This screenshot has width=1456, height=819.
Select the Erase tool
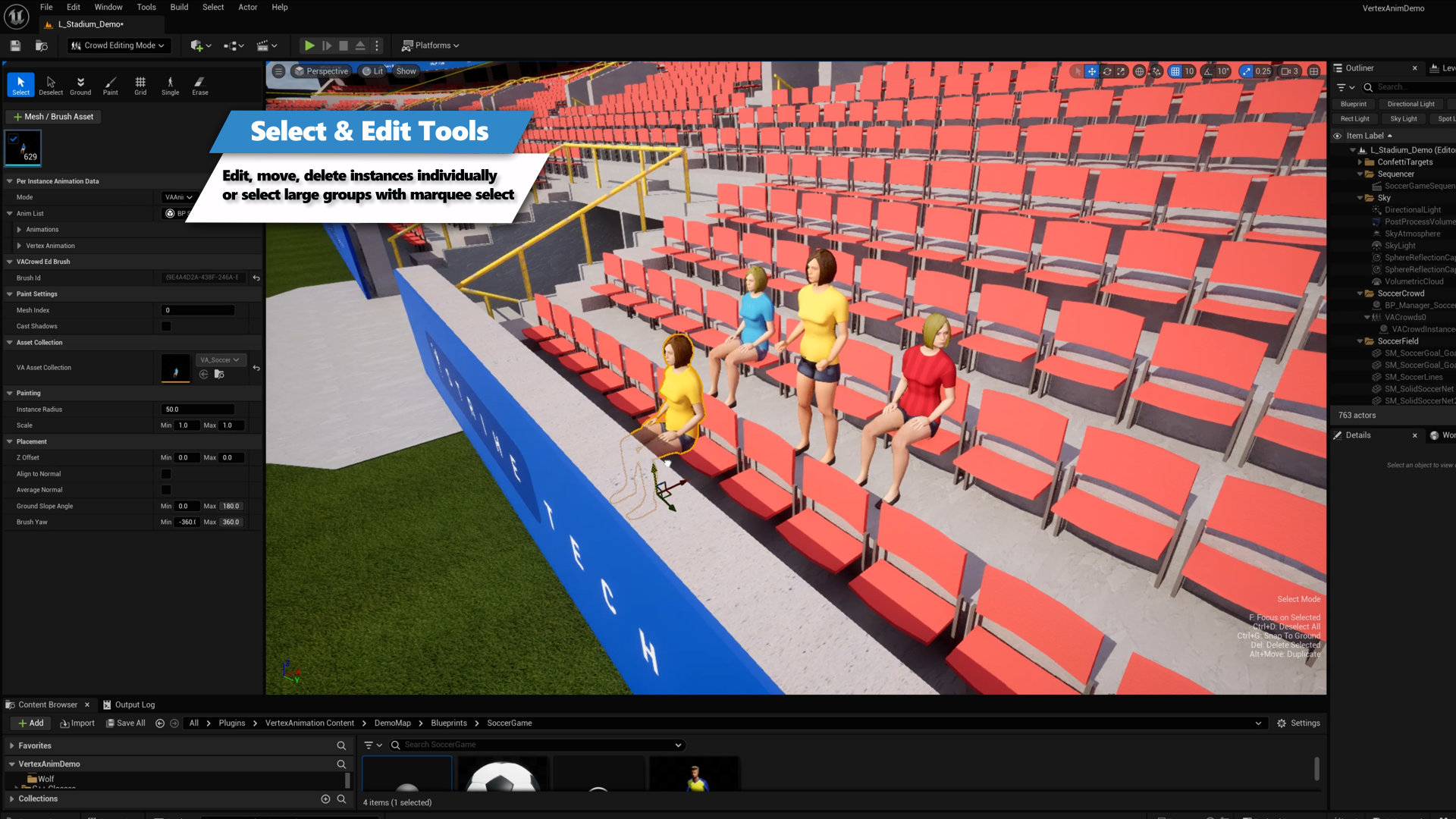199,85
